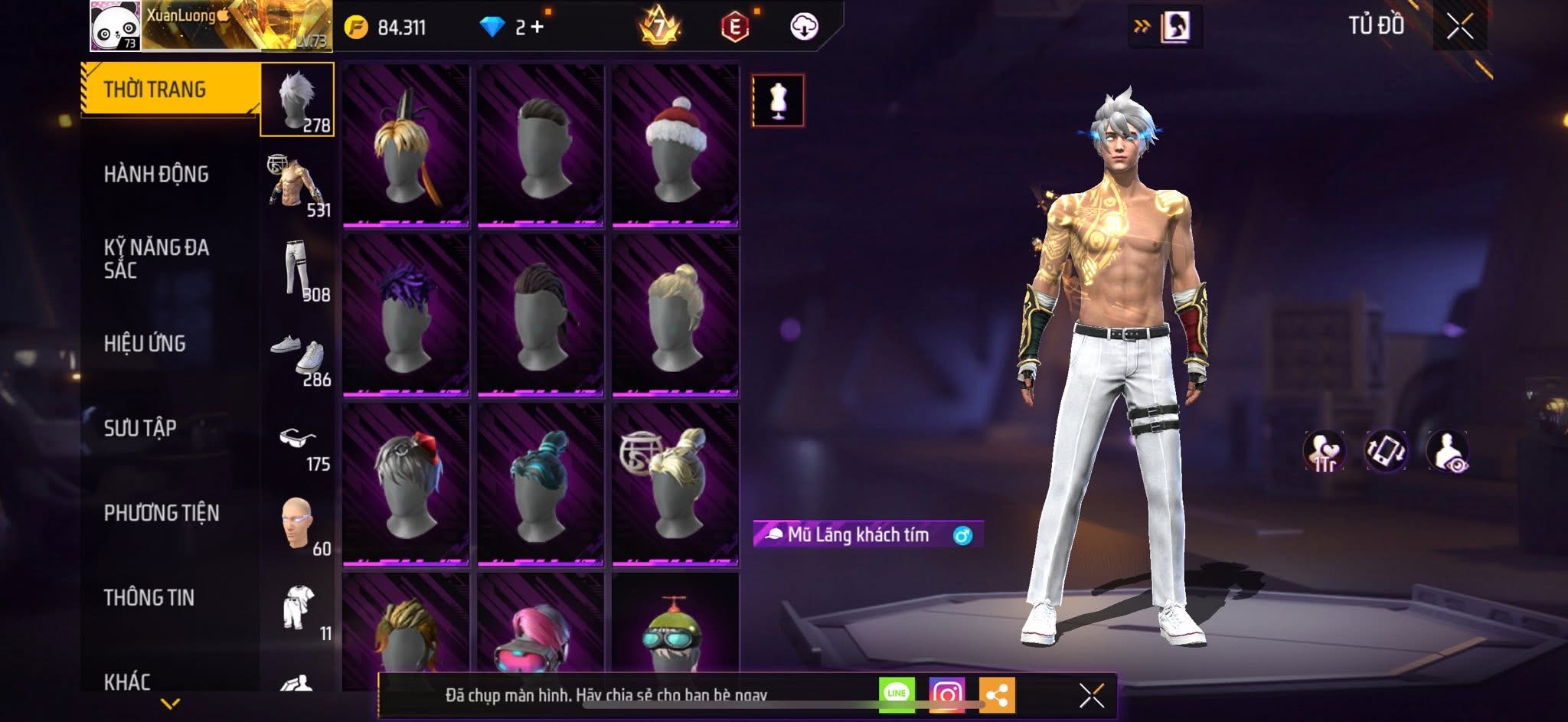The image size is (1568, 722).
Task: Click the mannequin outfit preview button
Action: tap(778, 100)
